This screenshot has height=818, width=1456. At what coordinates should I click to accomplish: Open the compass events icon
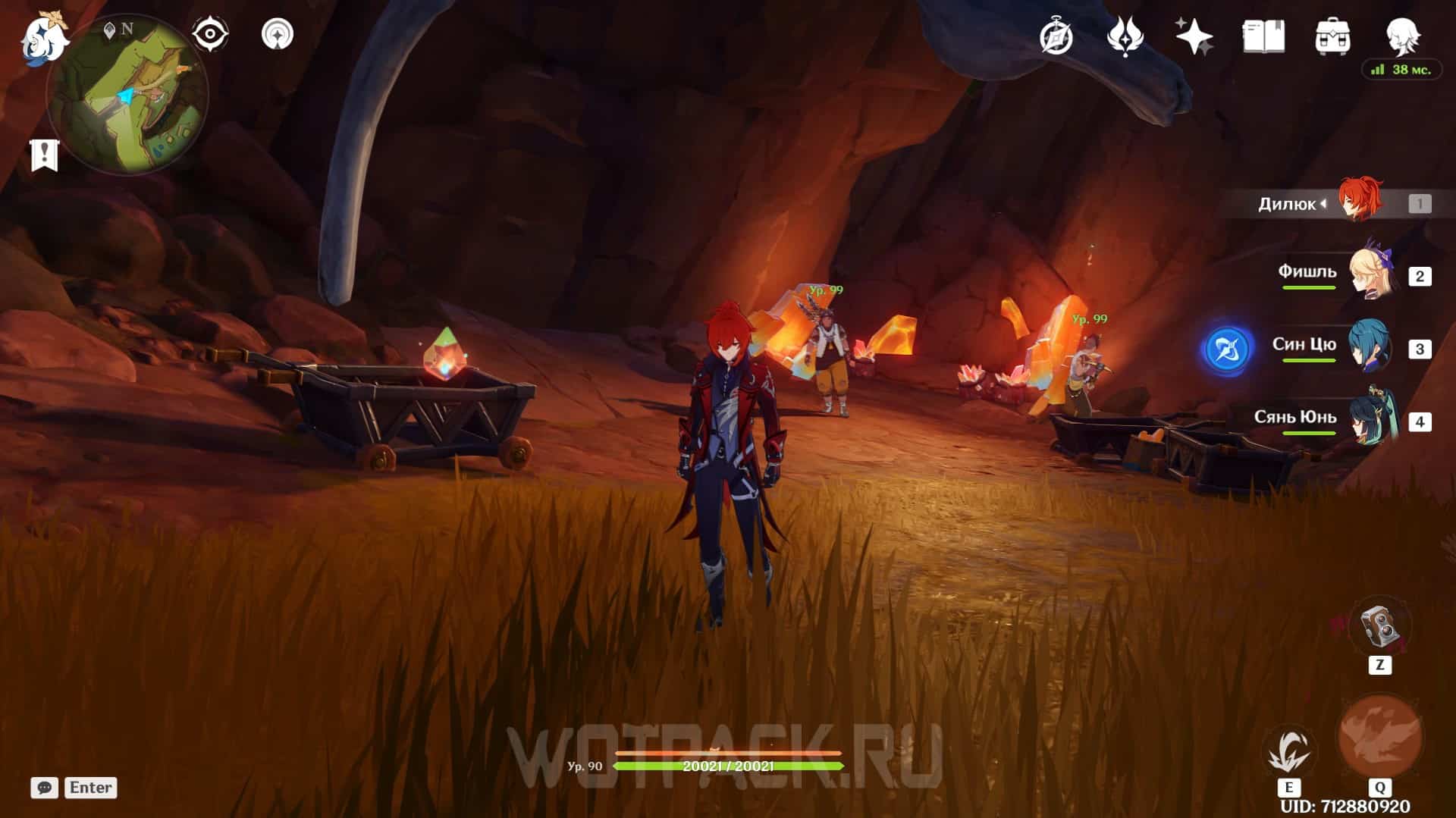coord(1056,36)
